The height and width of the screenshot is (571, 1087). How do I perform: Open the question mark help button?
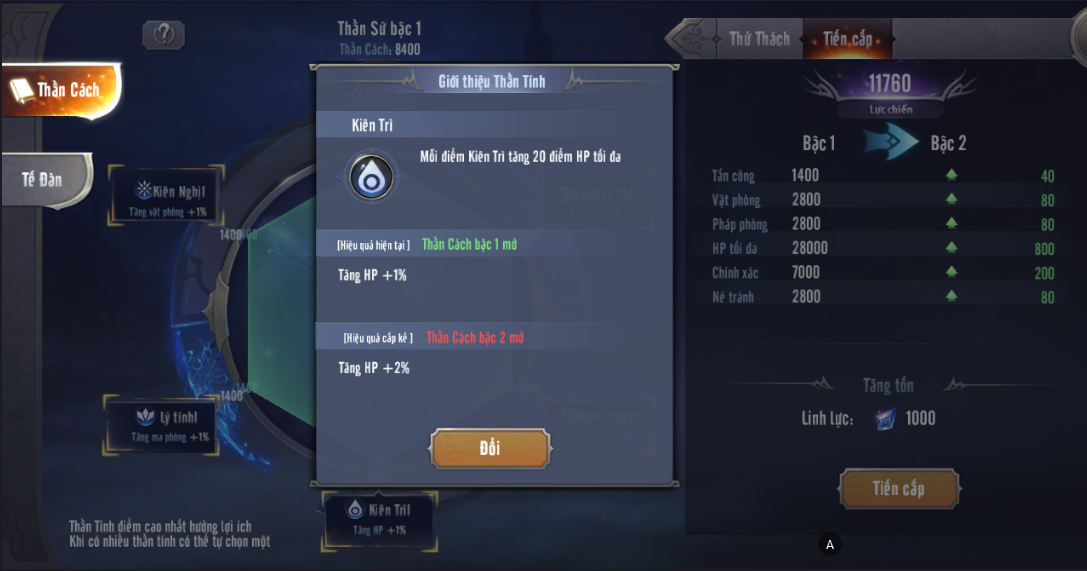(164, 34)
